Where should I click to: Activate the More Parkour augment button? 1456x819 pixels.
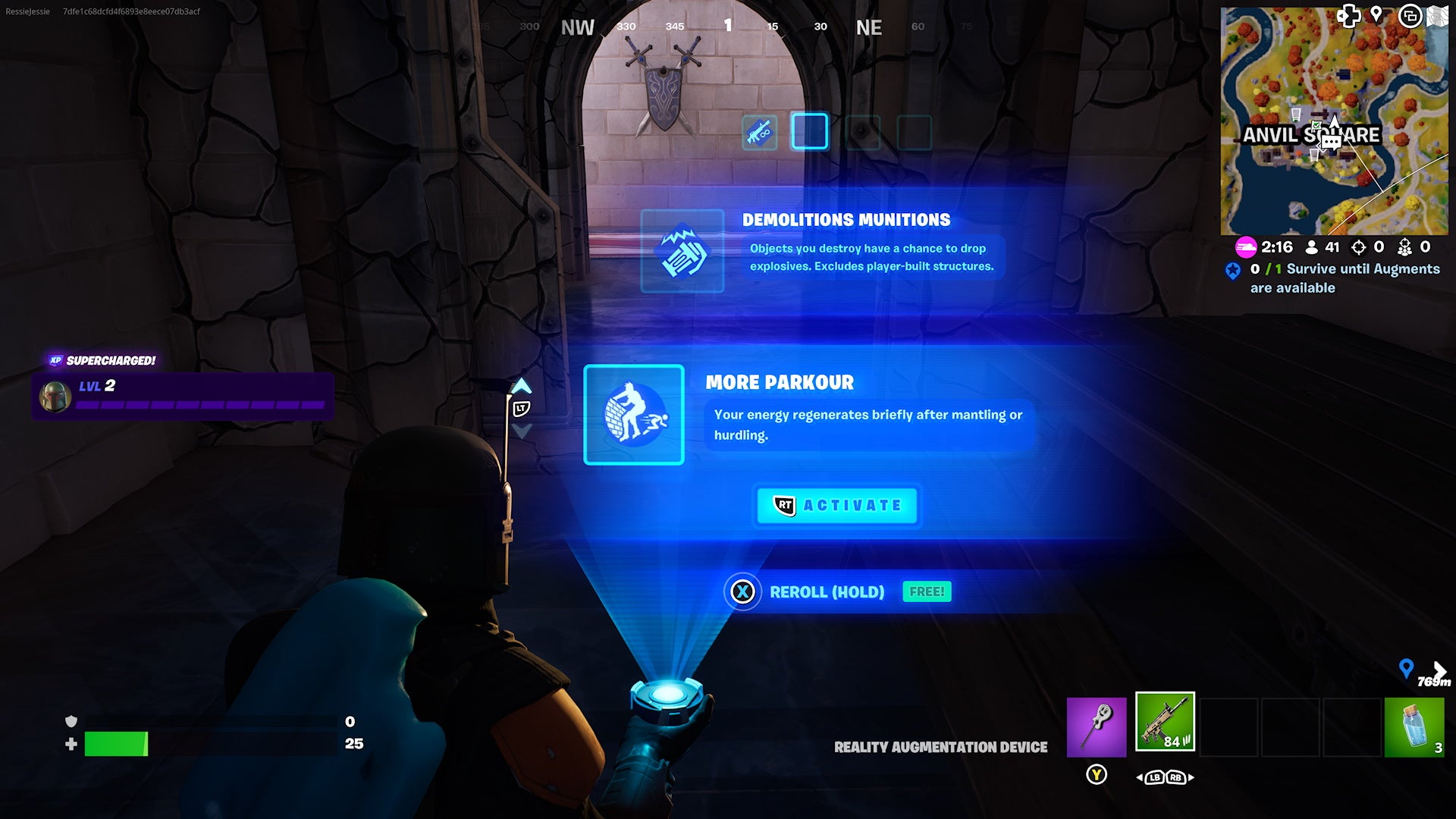point(836,505)
